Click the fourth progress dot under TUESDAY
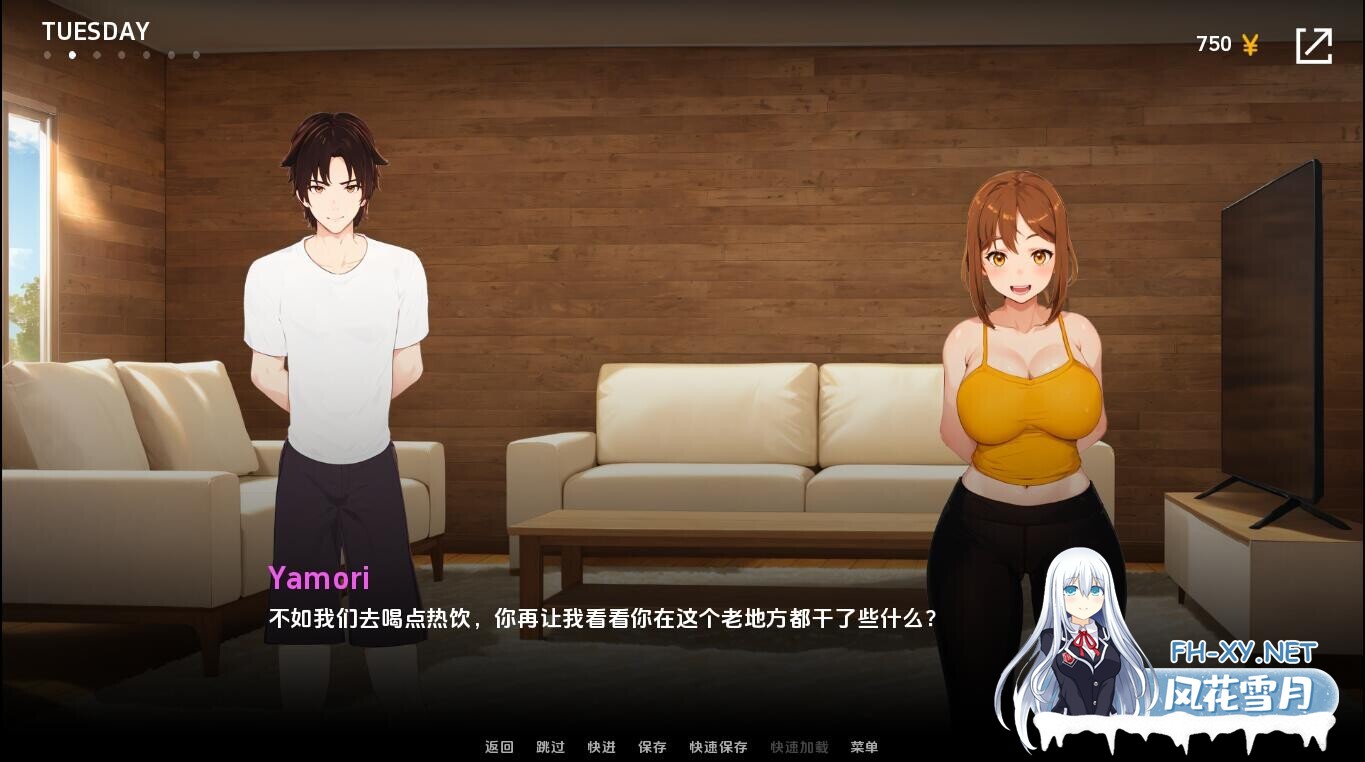The image size is (1365, 762). (122, 55)
